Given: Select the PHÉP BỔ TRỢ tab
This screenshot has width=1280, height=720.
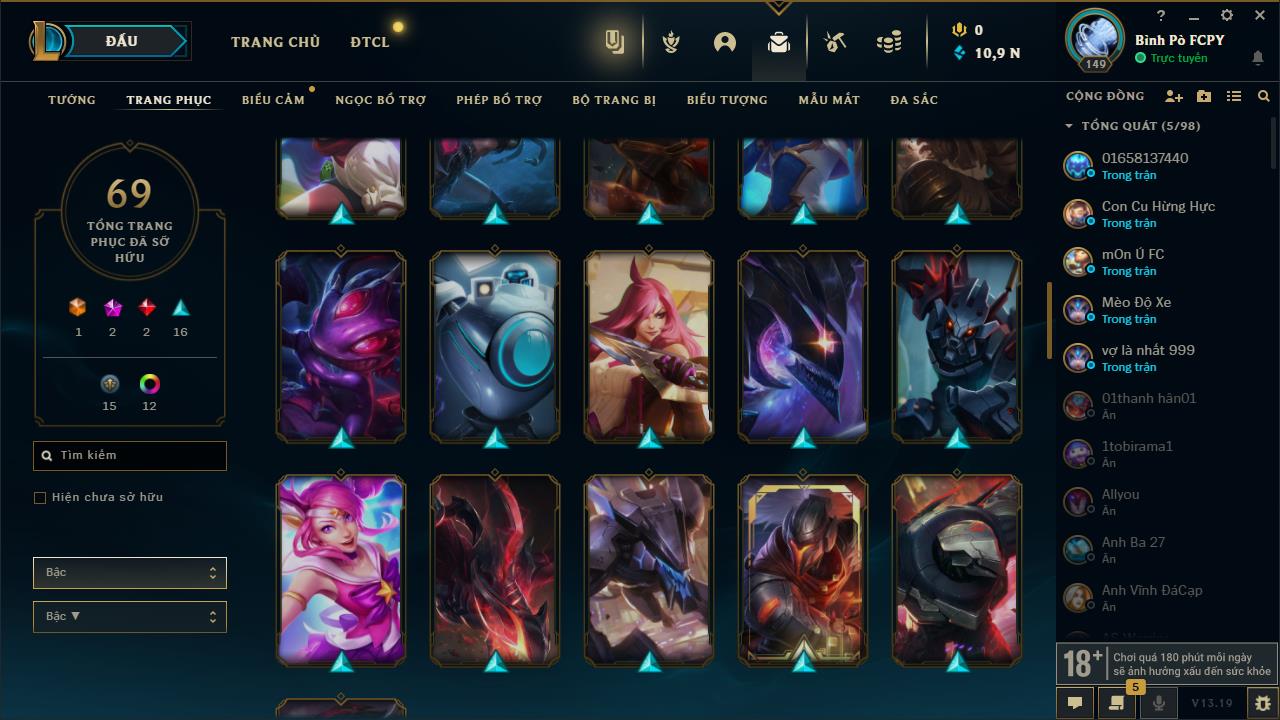Looking at the screenshot, I should [499, 100].
